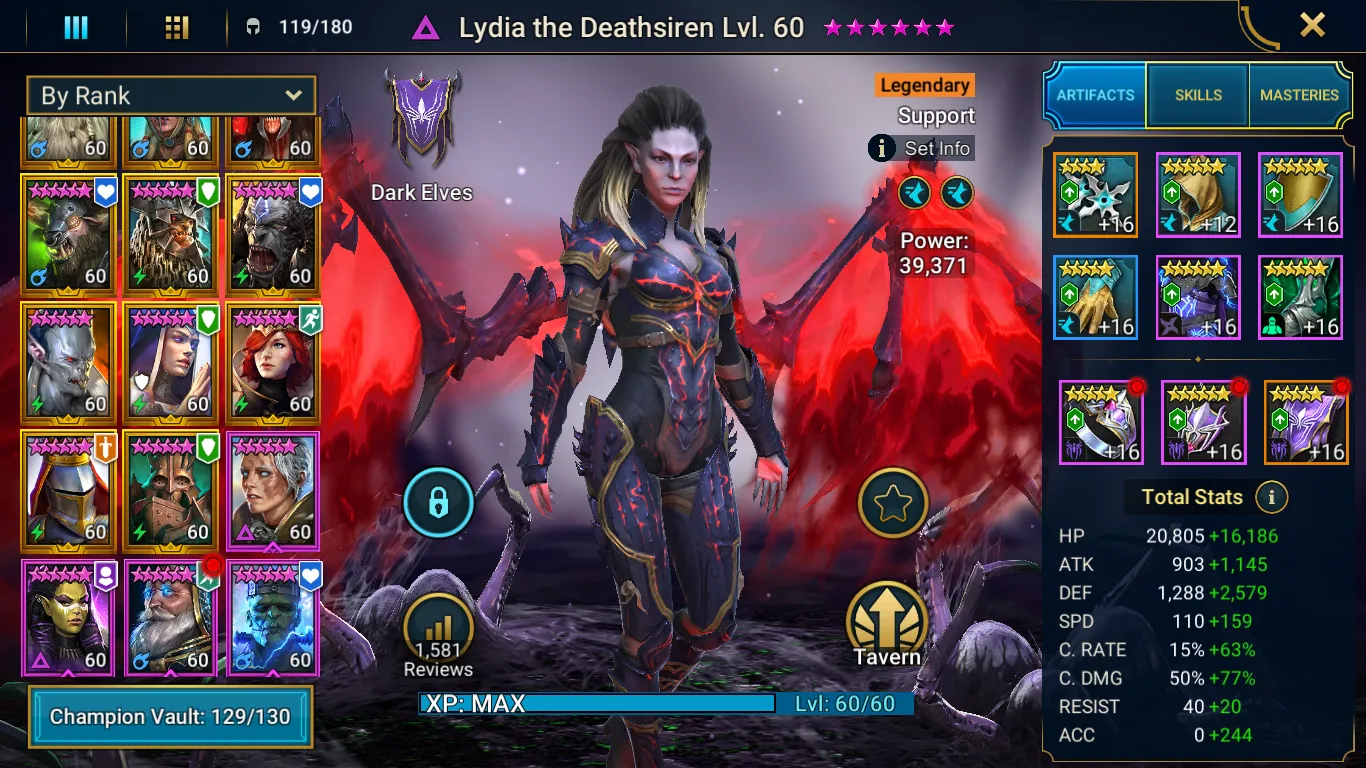This screenshot has height=768, width=1366.
Task: Select the Artifacts tab
Action: pos(1095,95)
